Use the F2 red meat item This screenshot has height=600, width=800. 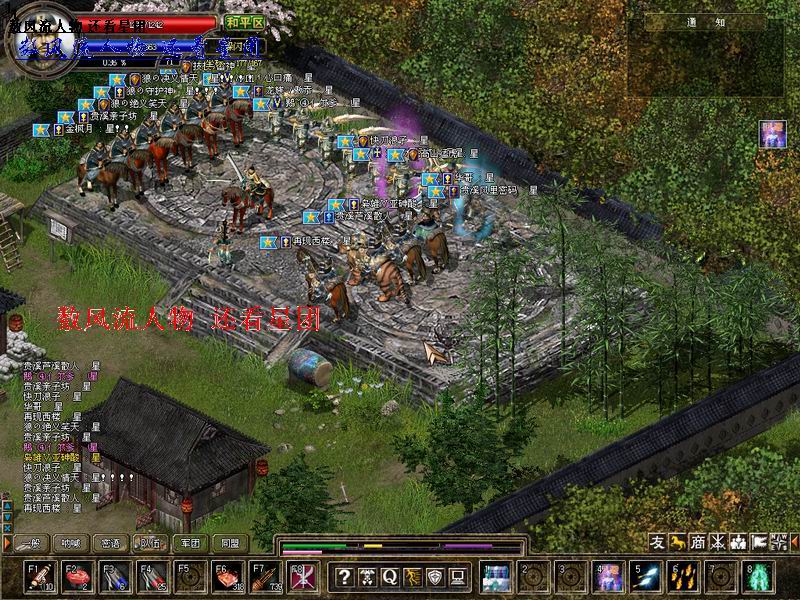(x=76, y=577)
